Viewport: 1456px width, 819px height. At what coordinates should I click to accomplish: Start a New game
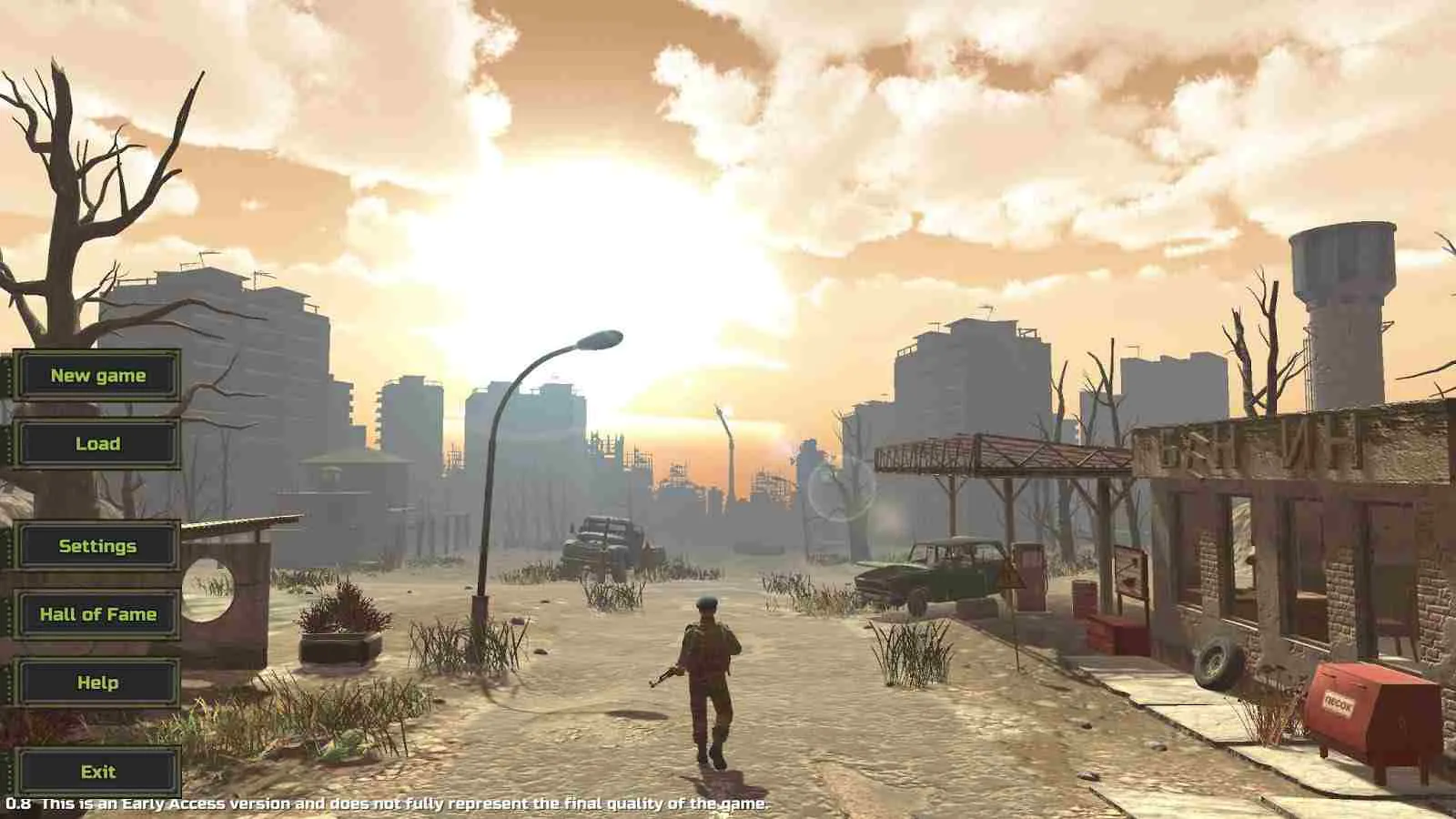point(97,375)
